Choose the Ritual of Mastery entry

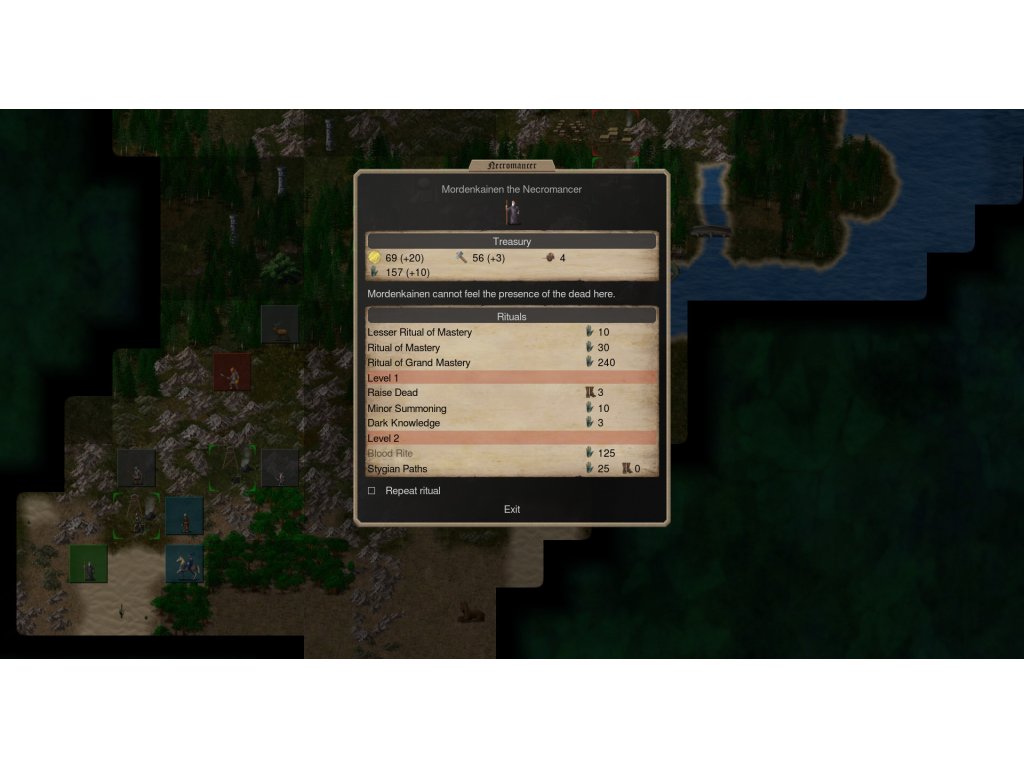click(x=403, y=347)
